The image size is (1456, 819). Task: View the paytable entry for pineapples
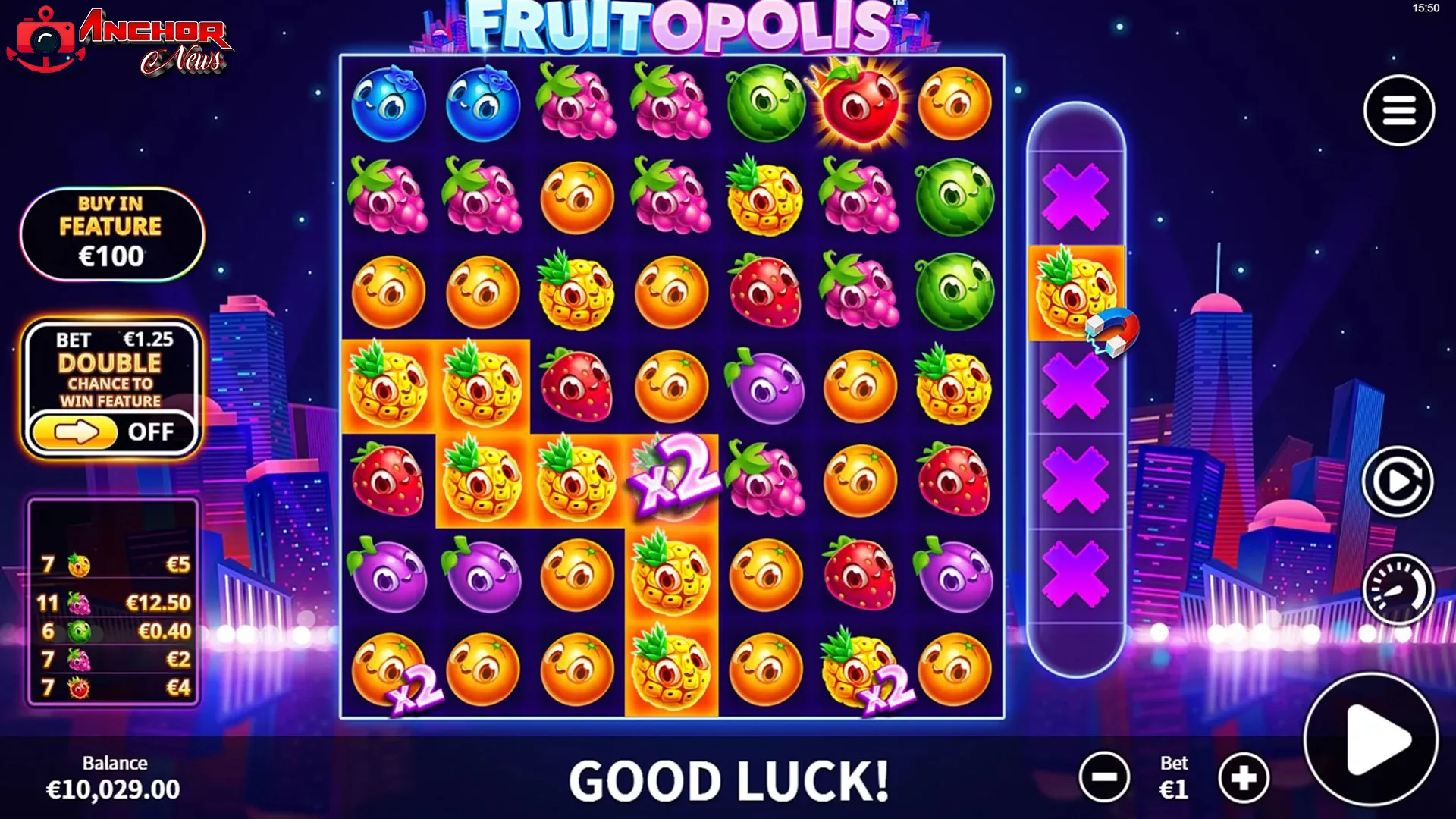[x=114, y=563]
